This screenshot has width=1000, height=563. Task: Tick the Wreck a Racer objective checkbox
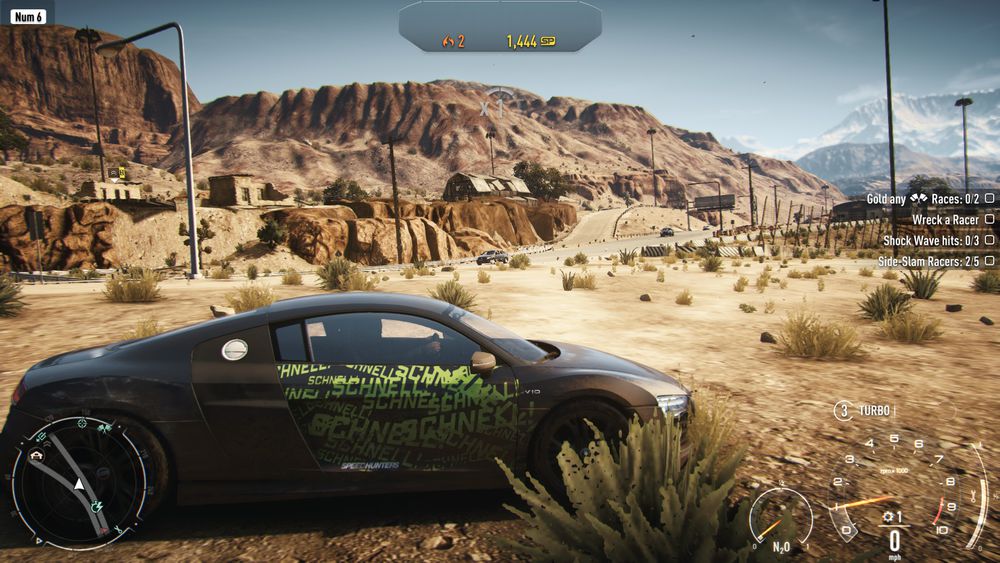click(x=989, y=219)
